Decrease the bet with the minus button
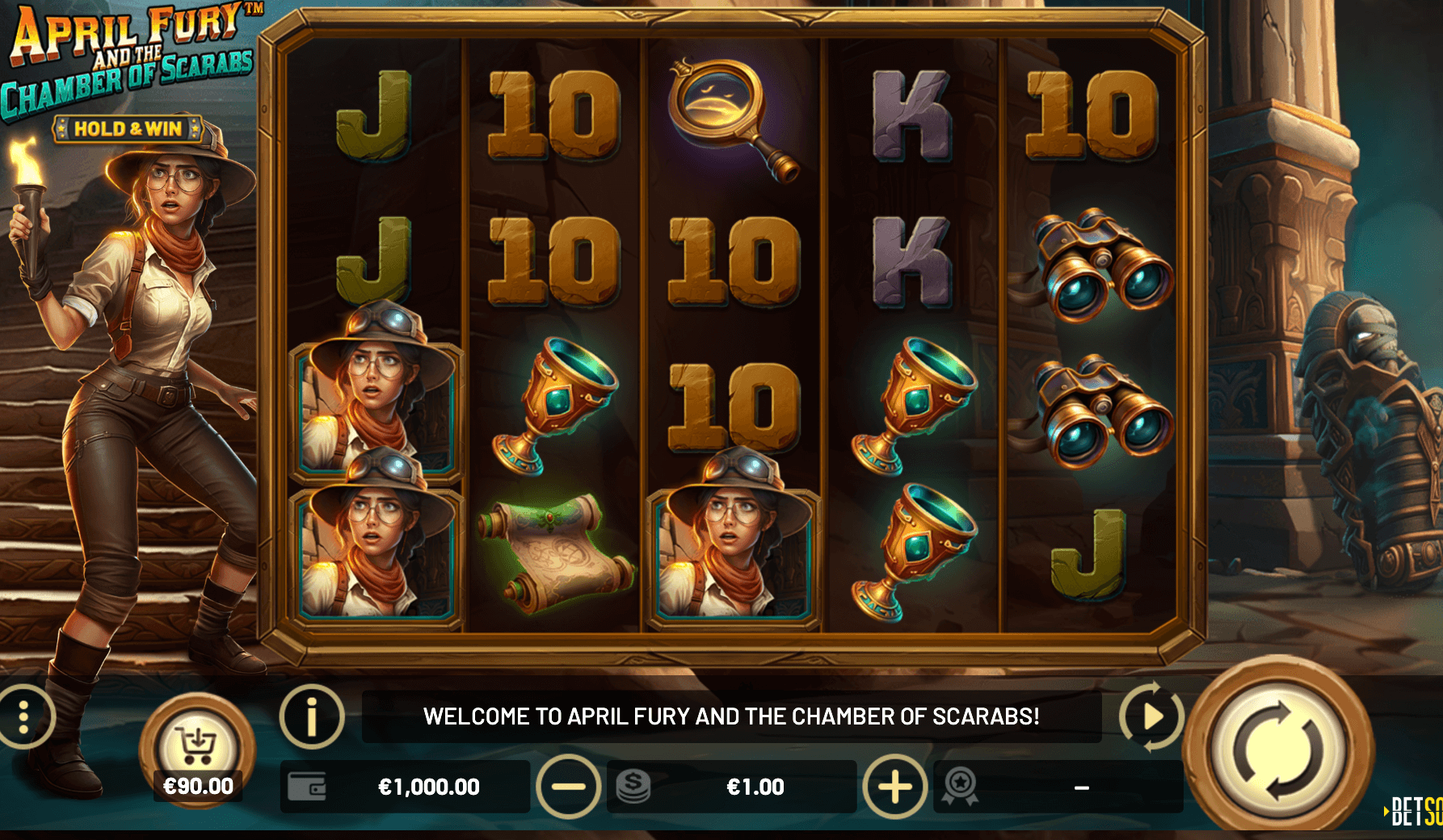Viewport: 1443px width, 840px height. 569,787
